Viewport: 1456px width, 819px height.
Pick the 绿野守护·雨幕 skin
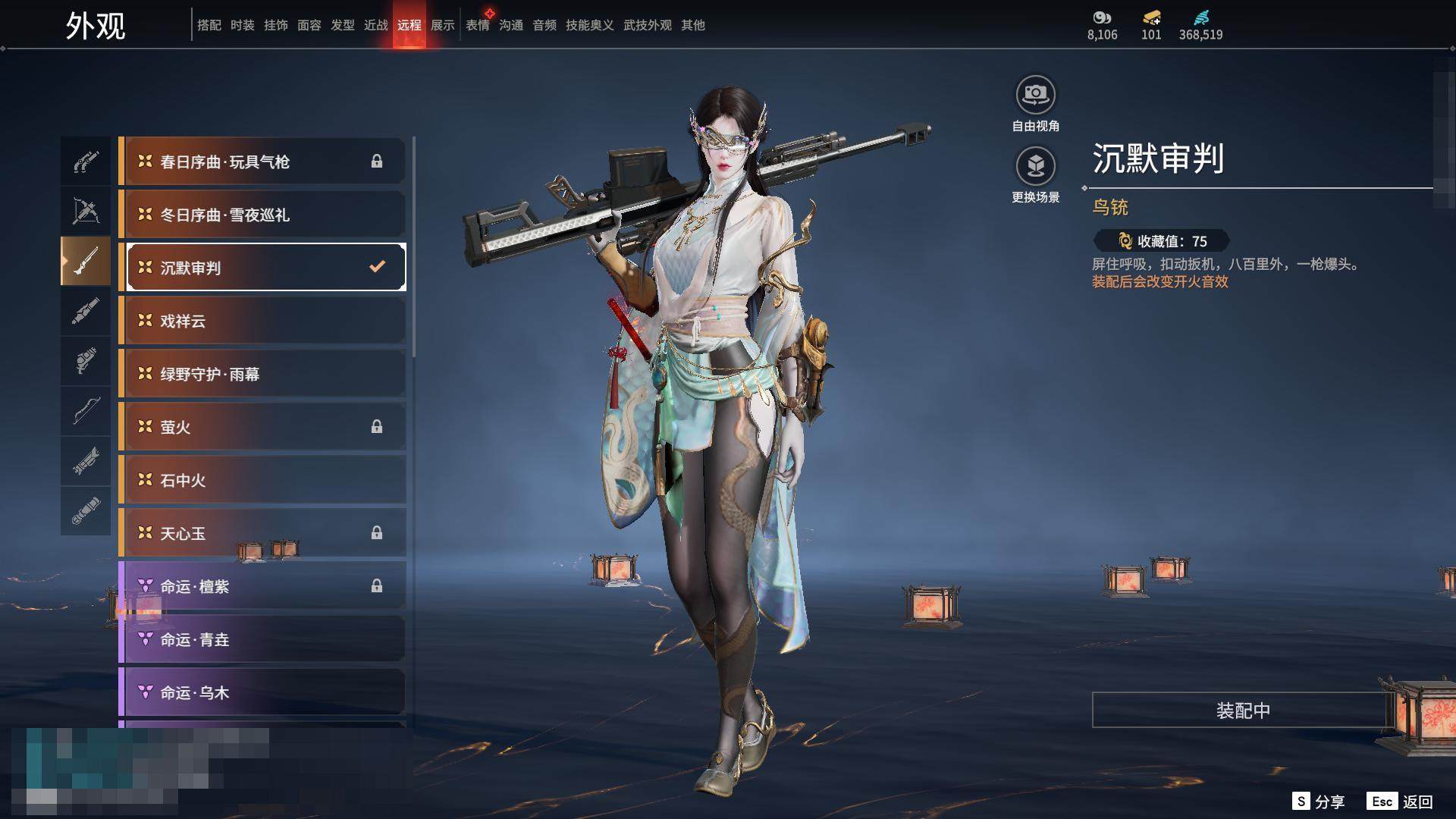262,374
